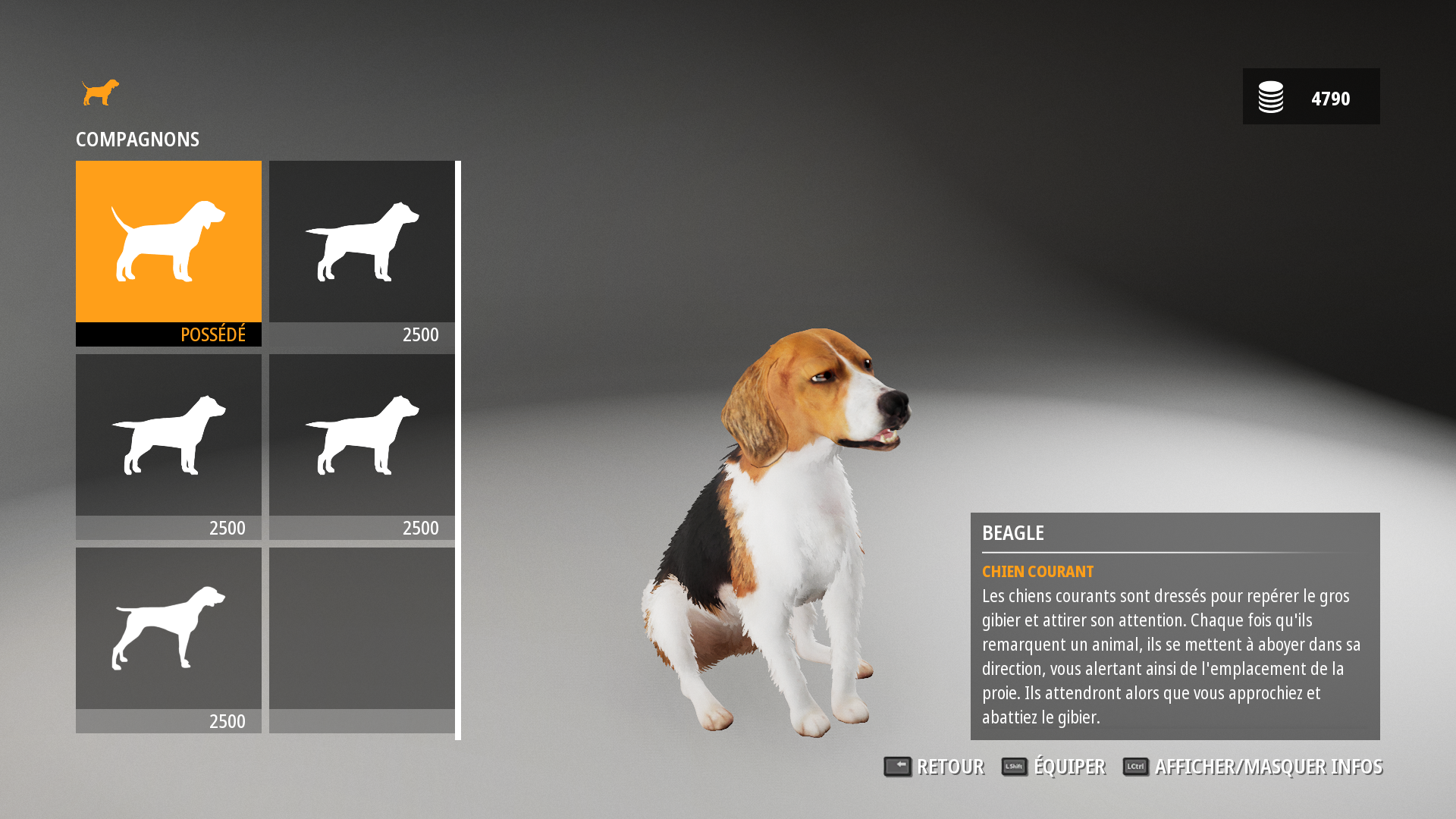1456x819 pixels.
Task: Open the orange dog companions category icon
Action: click(x=101, y=93)
